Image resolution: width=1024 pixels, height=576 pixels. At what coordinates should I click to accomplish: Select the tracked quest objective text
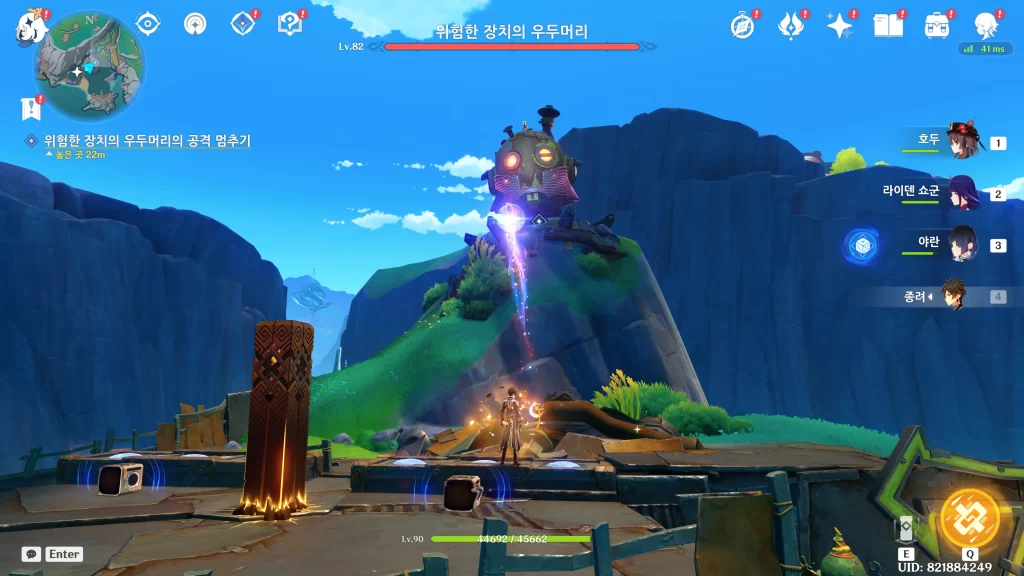tap(146, 141)
